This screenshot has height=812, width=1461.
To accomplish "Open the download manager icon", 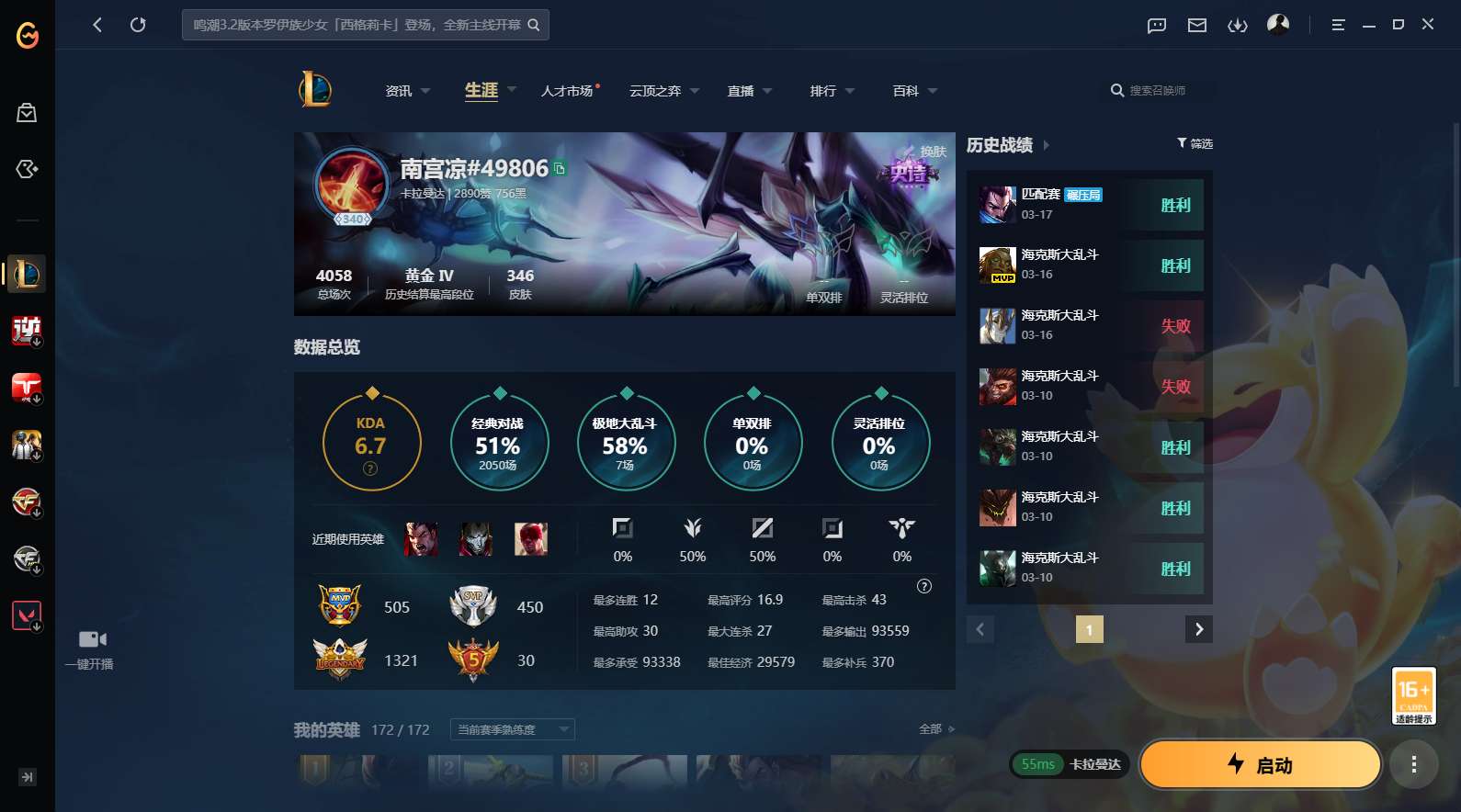I will tap(1238, 25).
